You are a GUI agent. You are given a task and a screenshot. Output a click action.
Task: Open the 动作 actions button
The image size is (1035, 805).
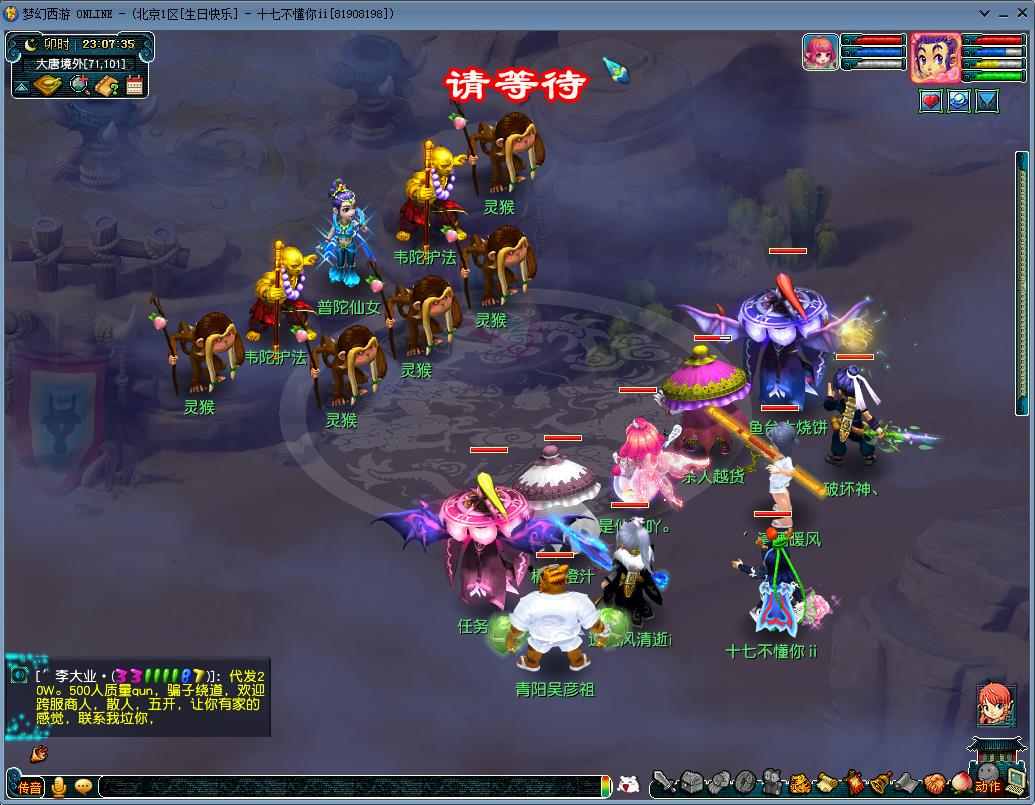(988, 787)
